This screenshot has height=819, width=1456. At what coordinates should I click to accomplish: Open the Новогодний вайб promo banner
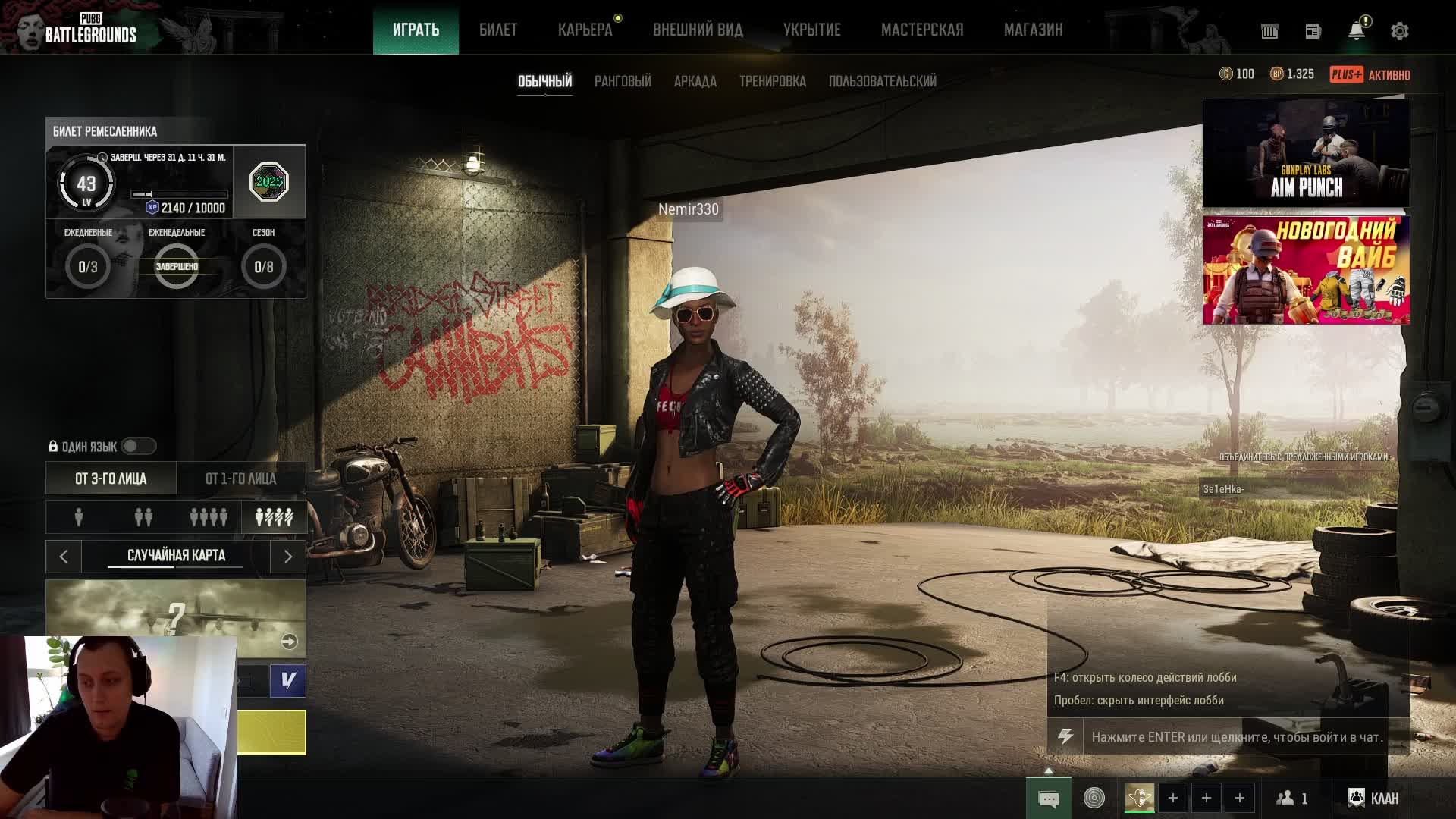[x=1306, y=270]
